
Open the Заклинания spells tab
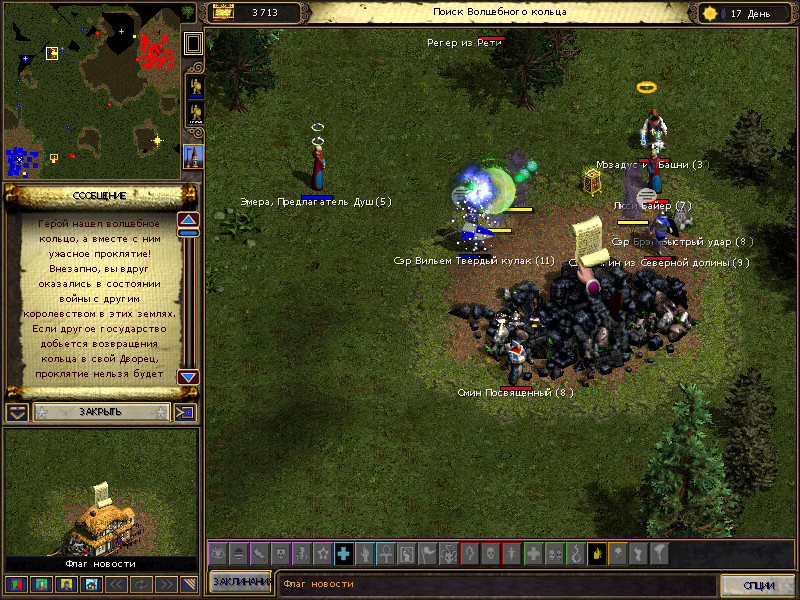240,583
